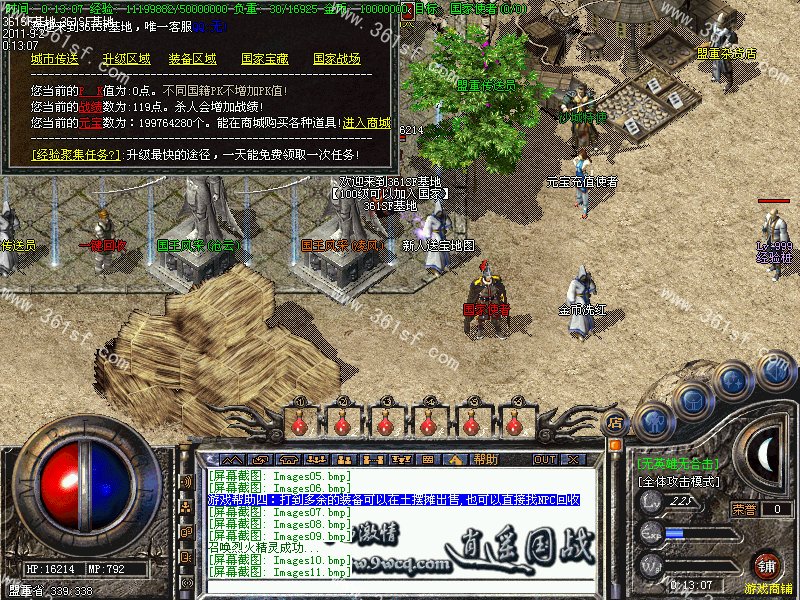
Task: Go to the 国家战场 battlefield link
Action: click(x=337, y=59)
